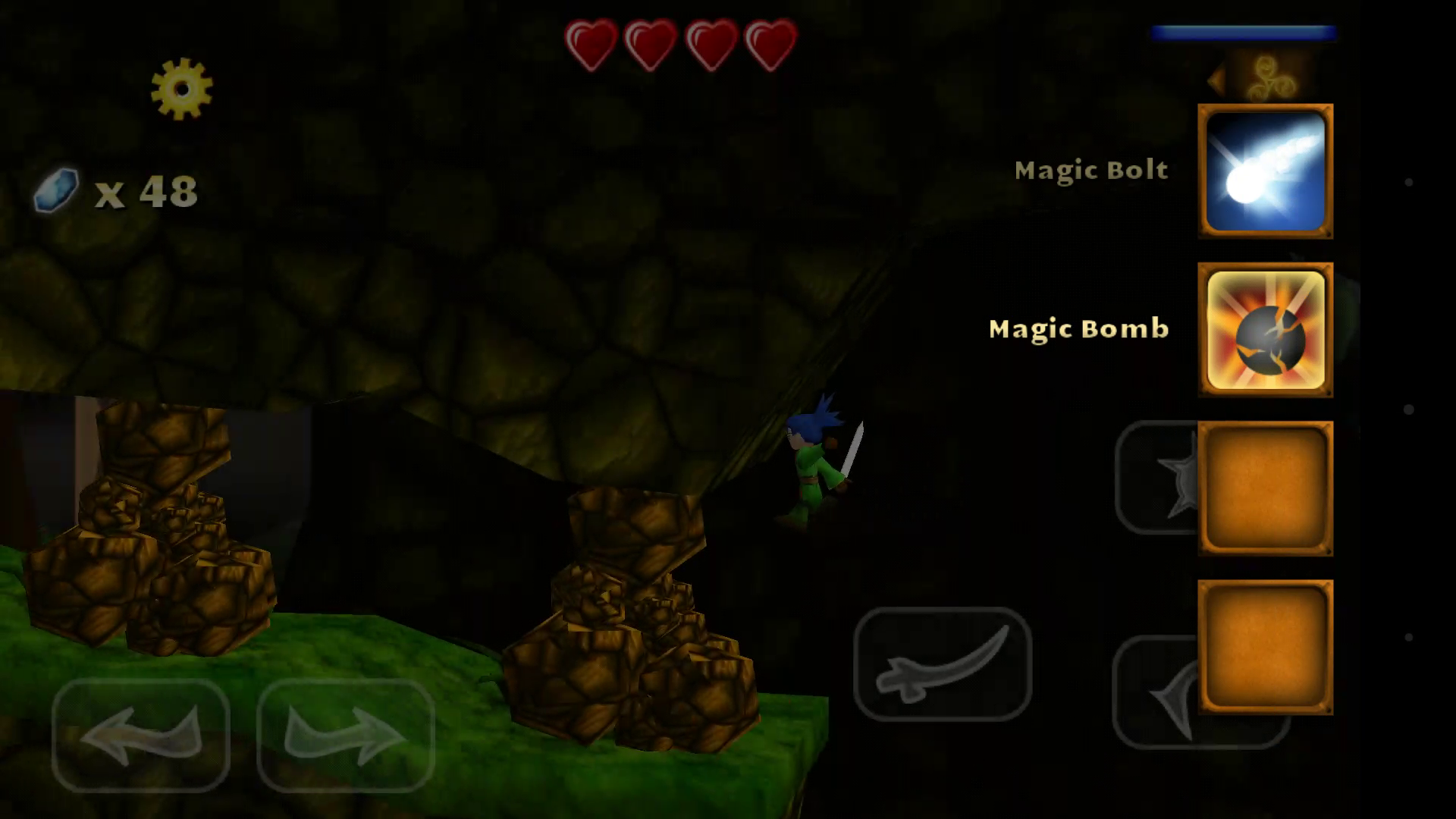Screen dimensions: 1456x819
Task: Open the gear settings icon
Action: (182, 89)
